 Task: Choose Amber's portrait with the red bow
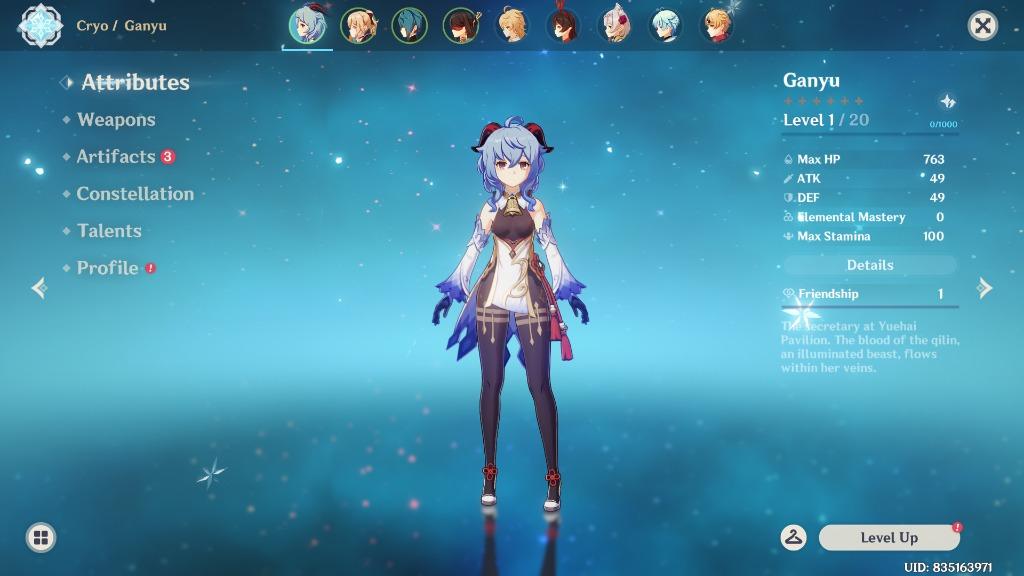563,26
